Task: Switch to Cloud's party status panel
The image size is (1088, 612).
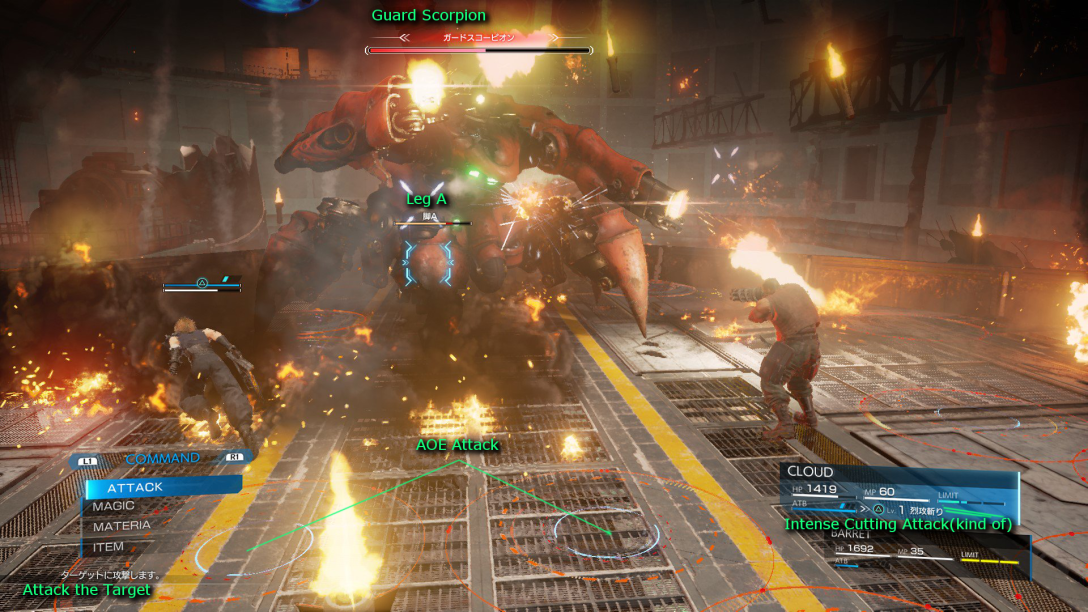Action: pyautogui.click(x=898, y=489)
